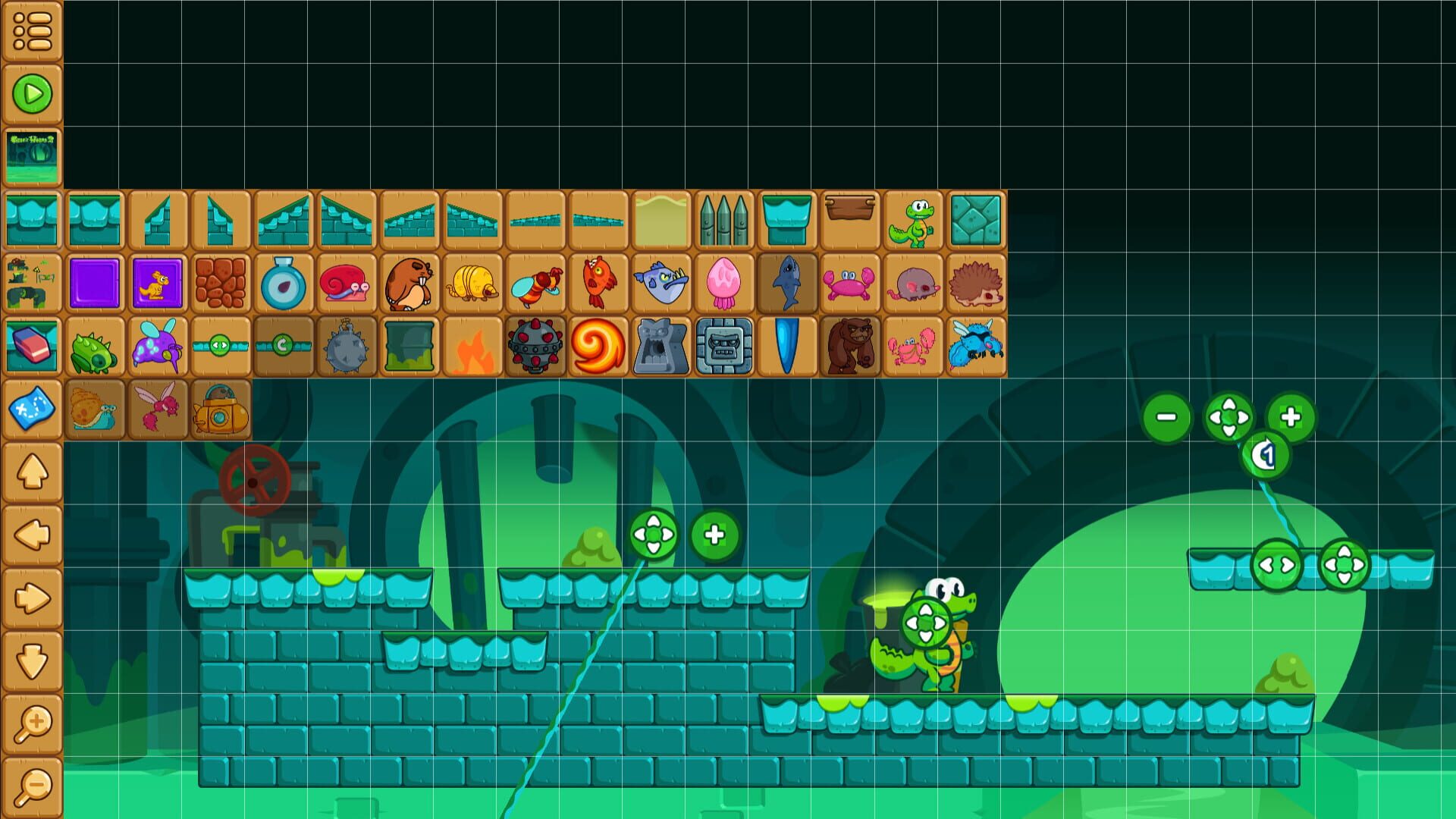This screenshot has width=1456, height=819.
Task: Open the grid menu at top left
Action: 30,30
